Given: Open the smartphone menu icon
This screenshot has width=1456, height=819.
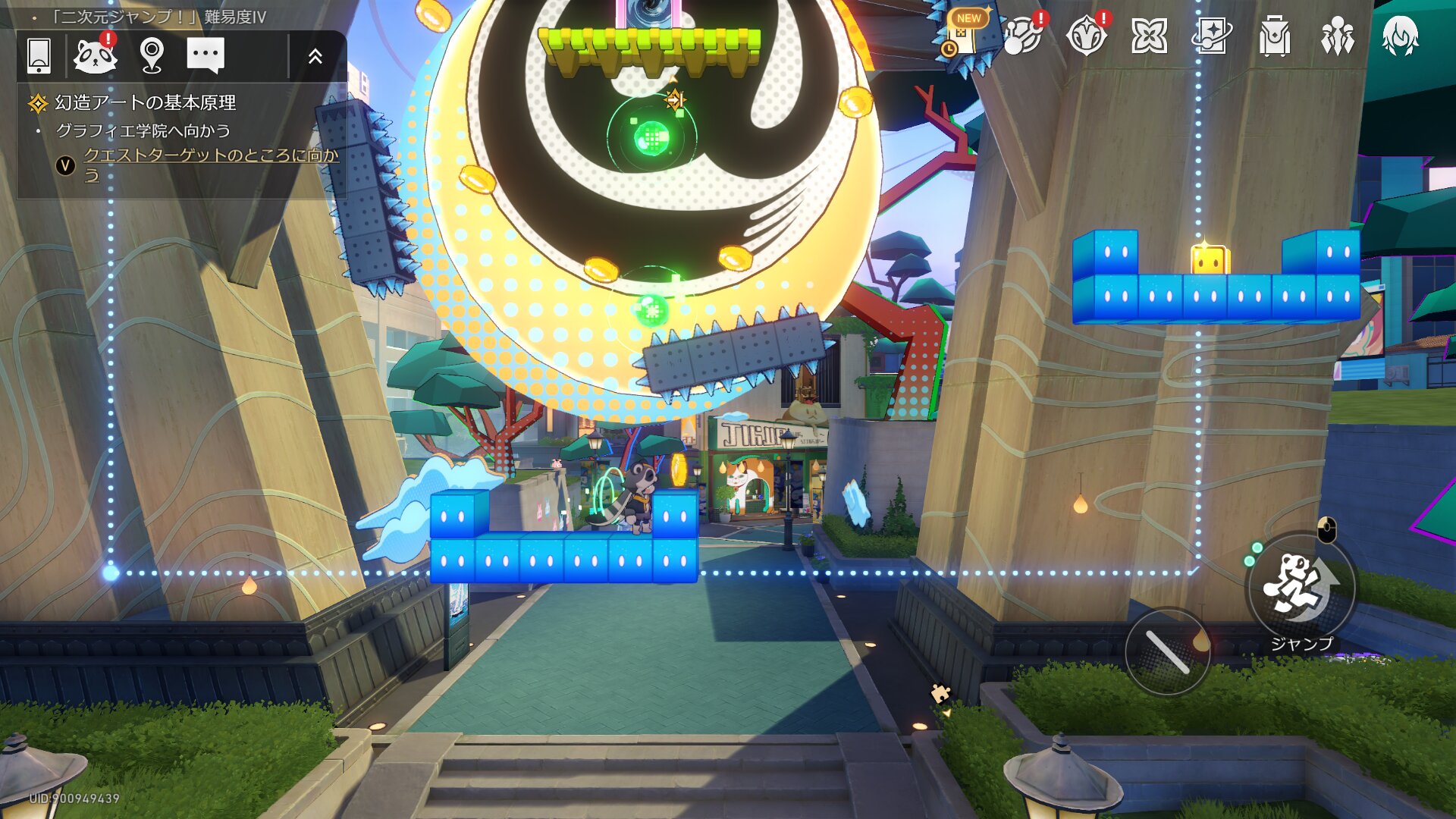Looking at the screenshot, I should pos(39,55).
